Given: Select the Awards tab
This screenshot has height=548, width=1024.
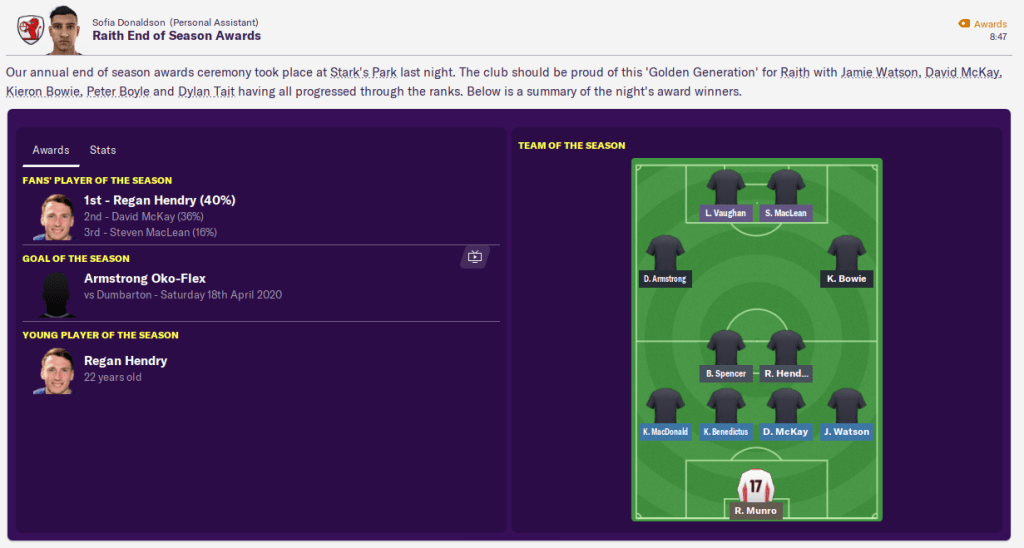Looking at the screenshot, I should (x=51, y=150).
